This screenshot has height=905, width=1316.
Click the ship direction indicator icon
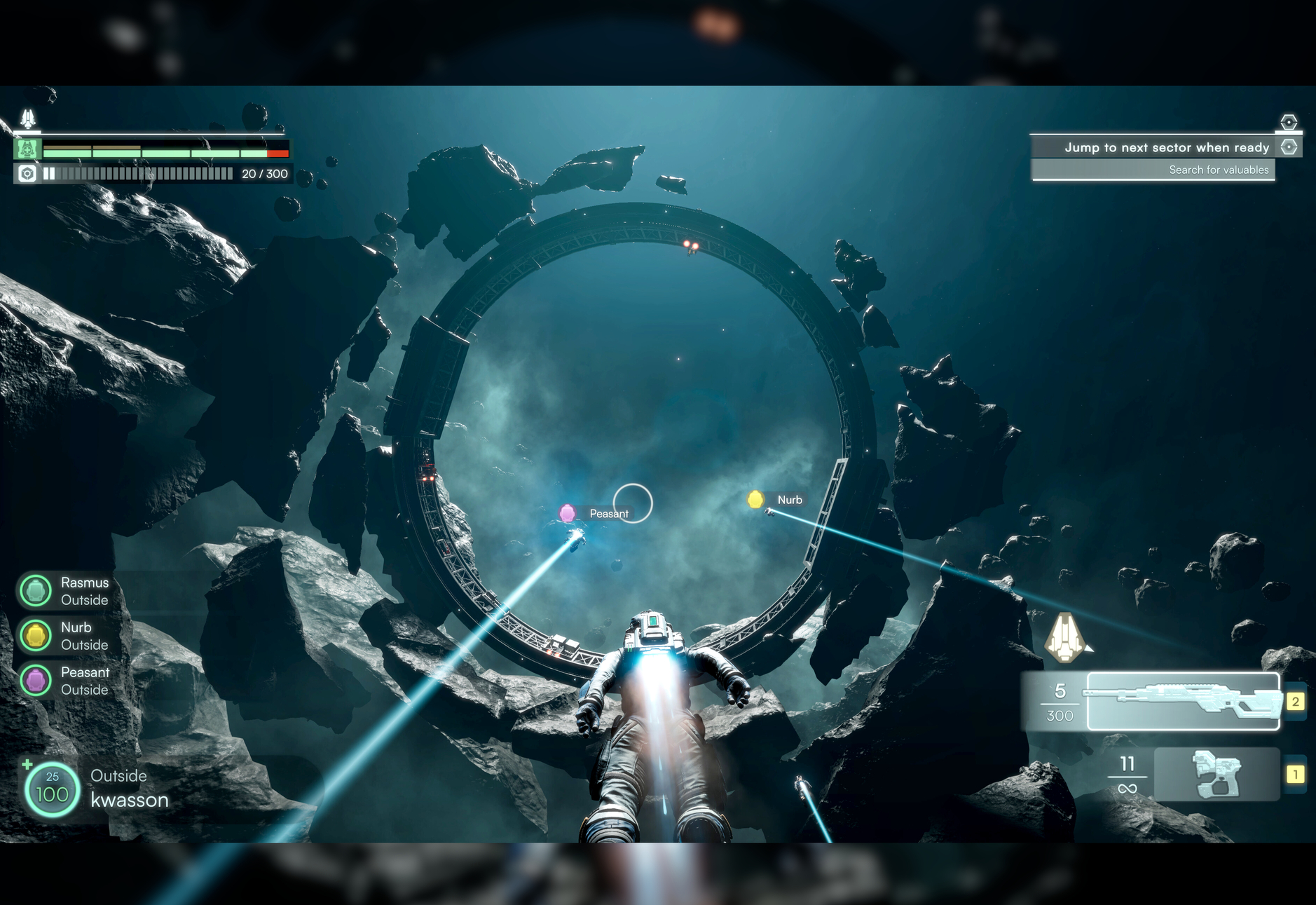(x=1065, y=637)
